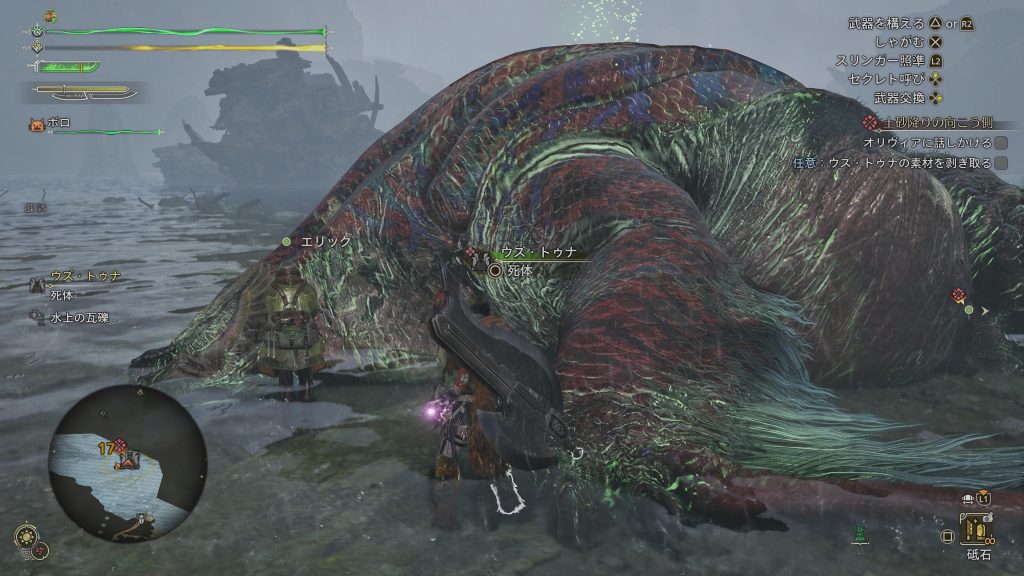Click the ホロ Palico companion name
Image resolution: width=1024 pixels, height=576 pixels.
(60, 123)
